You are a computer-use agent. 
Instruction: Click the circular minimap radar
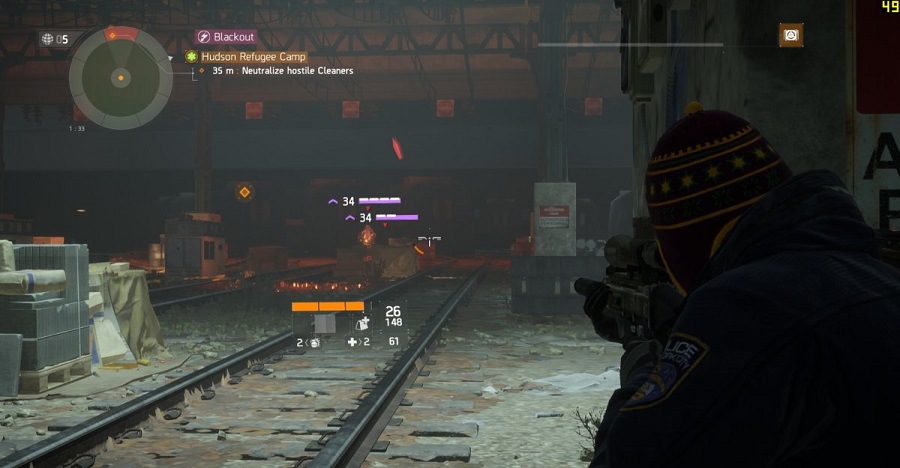tap(120, 77)
